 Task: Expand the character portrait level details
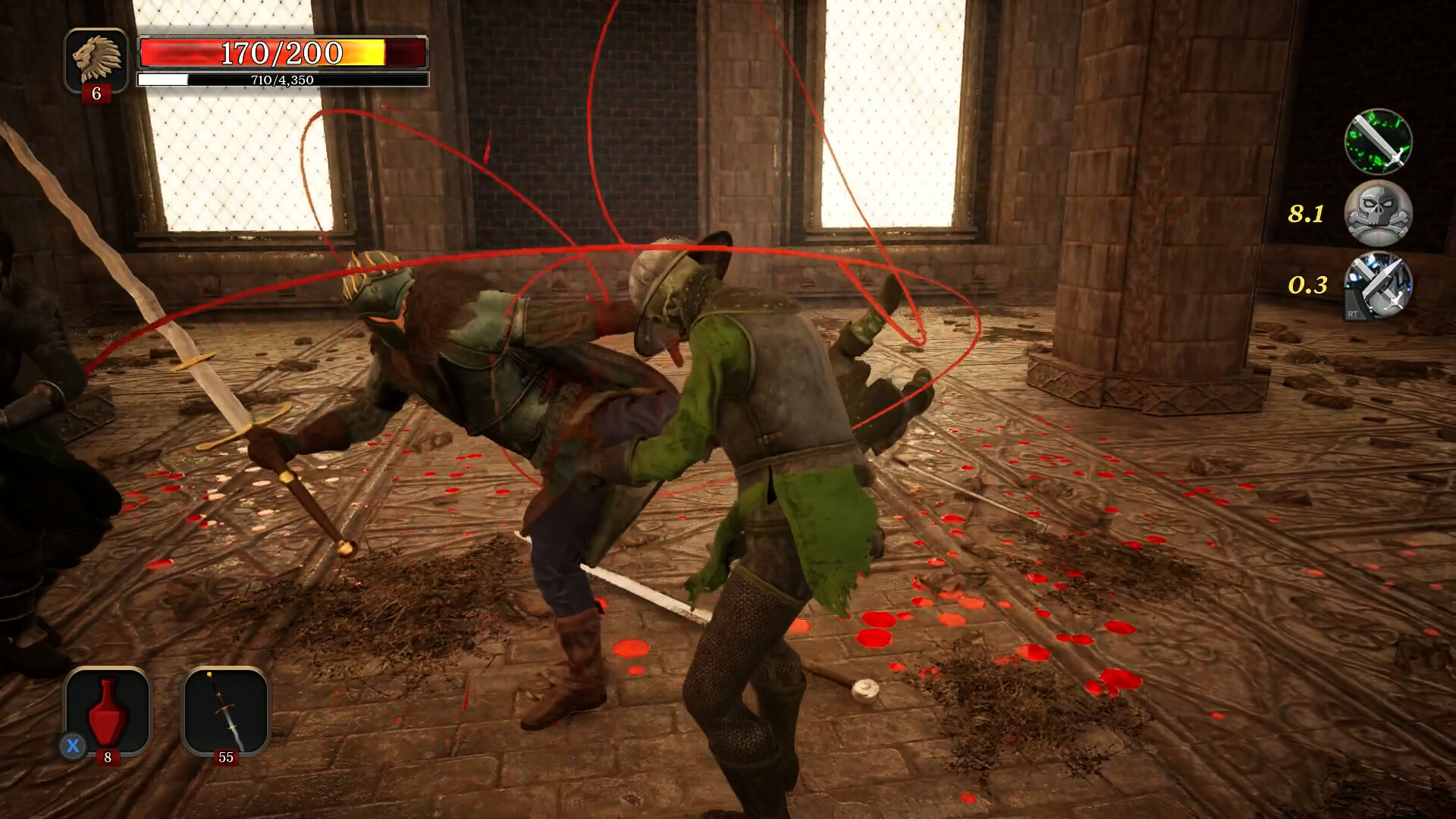pyautogui.click(x=97, y=57)
